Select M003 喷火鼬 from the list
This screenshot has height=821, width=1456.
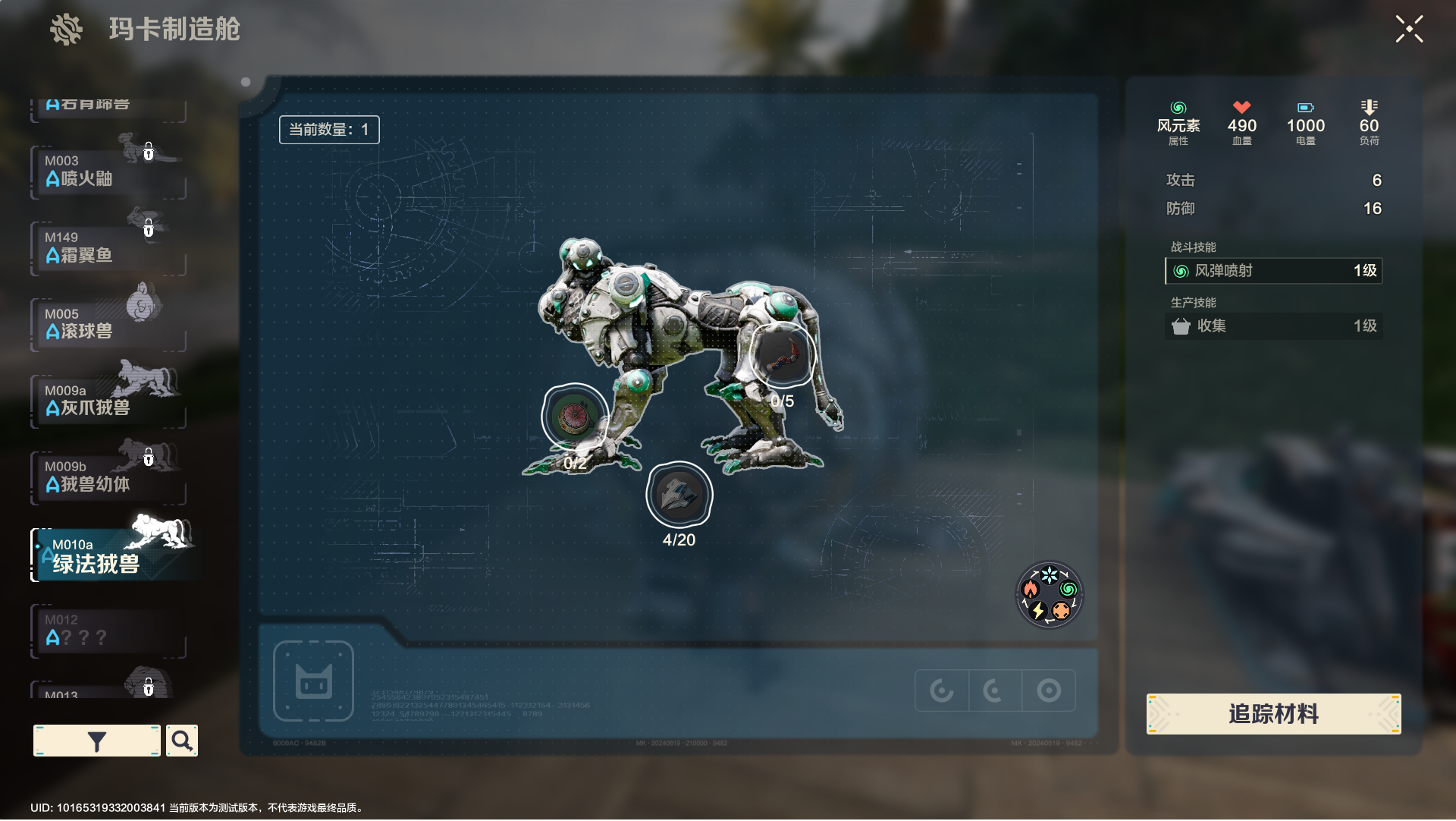(x=108, y=171)
